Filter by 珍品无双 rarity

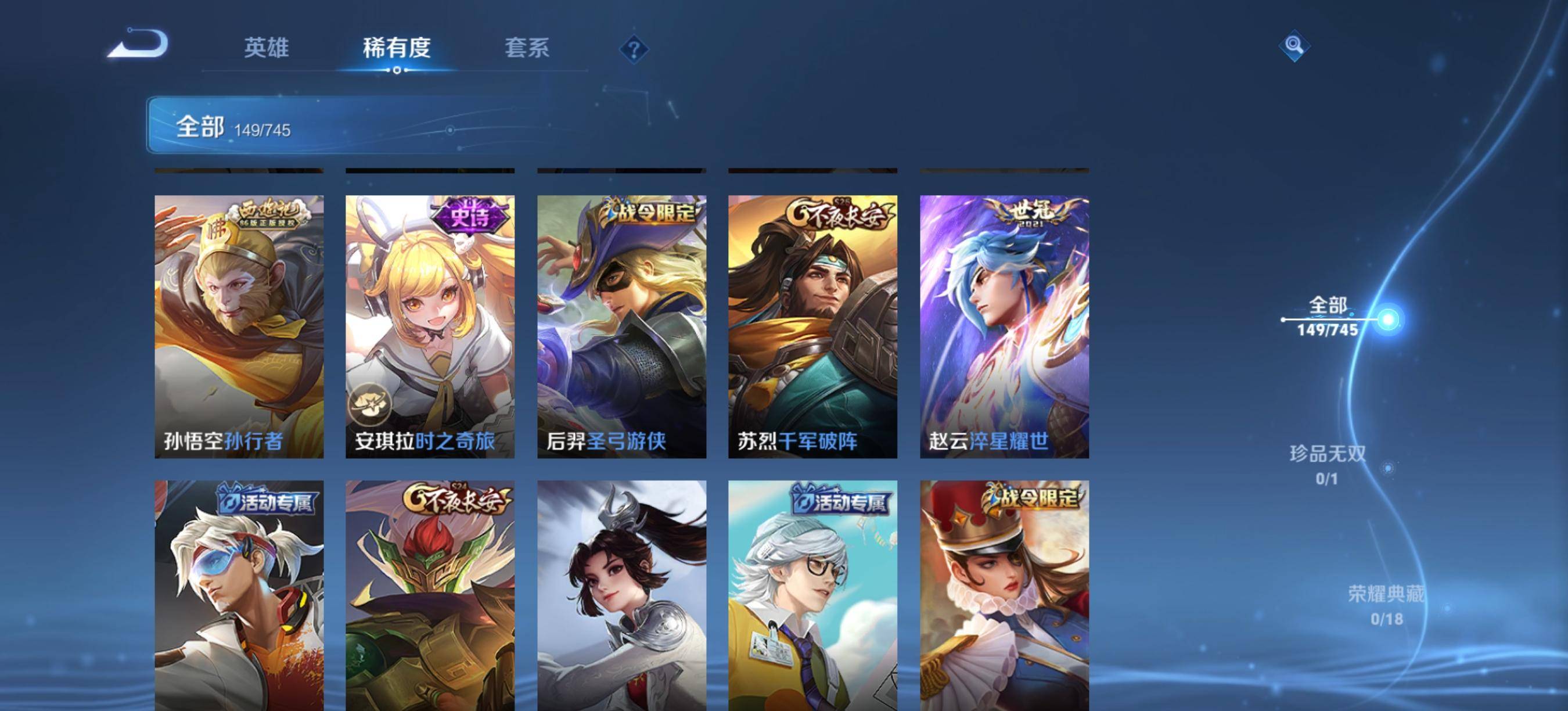click(1328, 465)
